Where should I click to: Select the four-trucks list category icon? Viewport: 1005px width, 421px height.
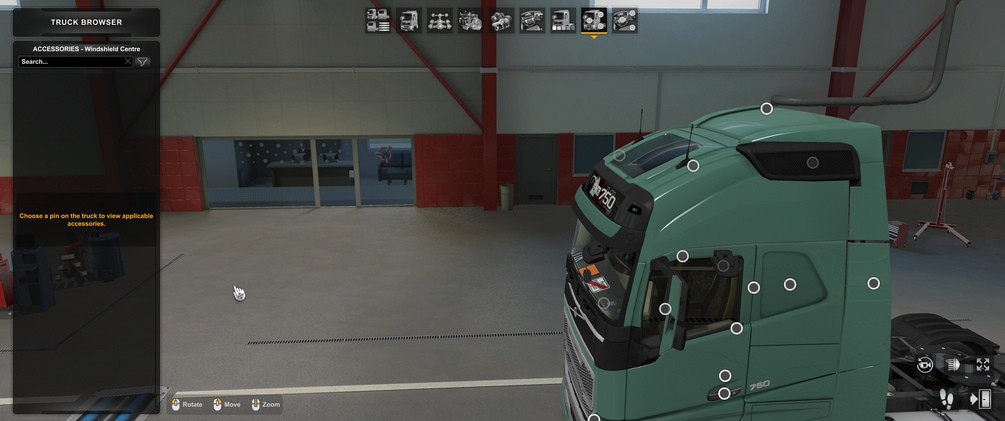point(378,20)
